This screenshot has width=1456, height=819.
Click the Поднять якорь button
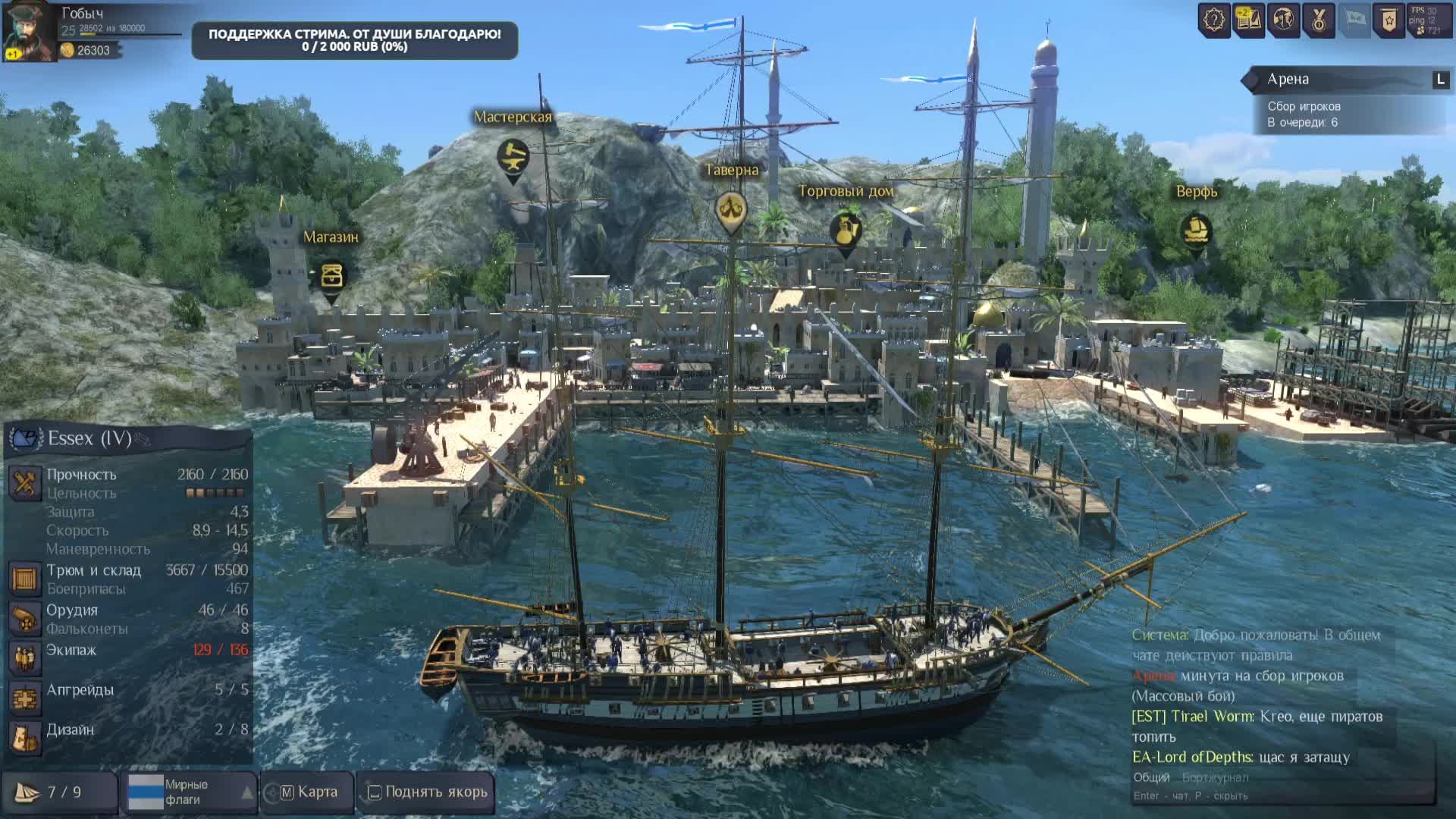tap(427, 792)
